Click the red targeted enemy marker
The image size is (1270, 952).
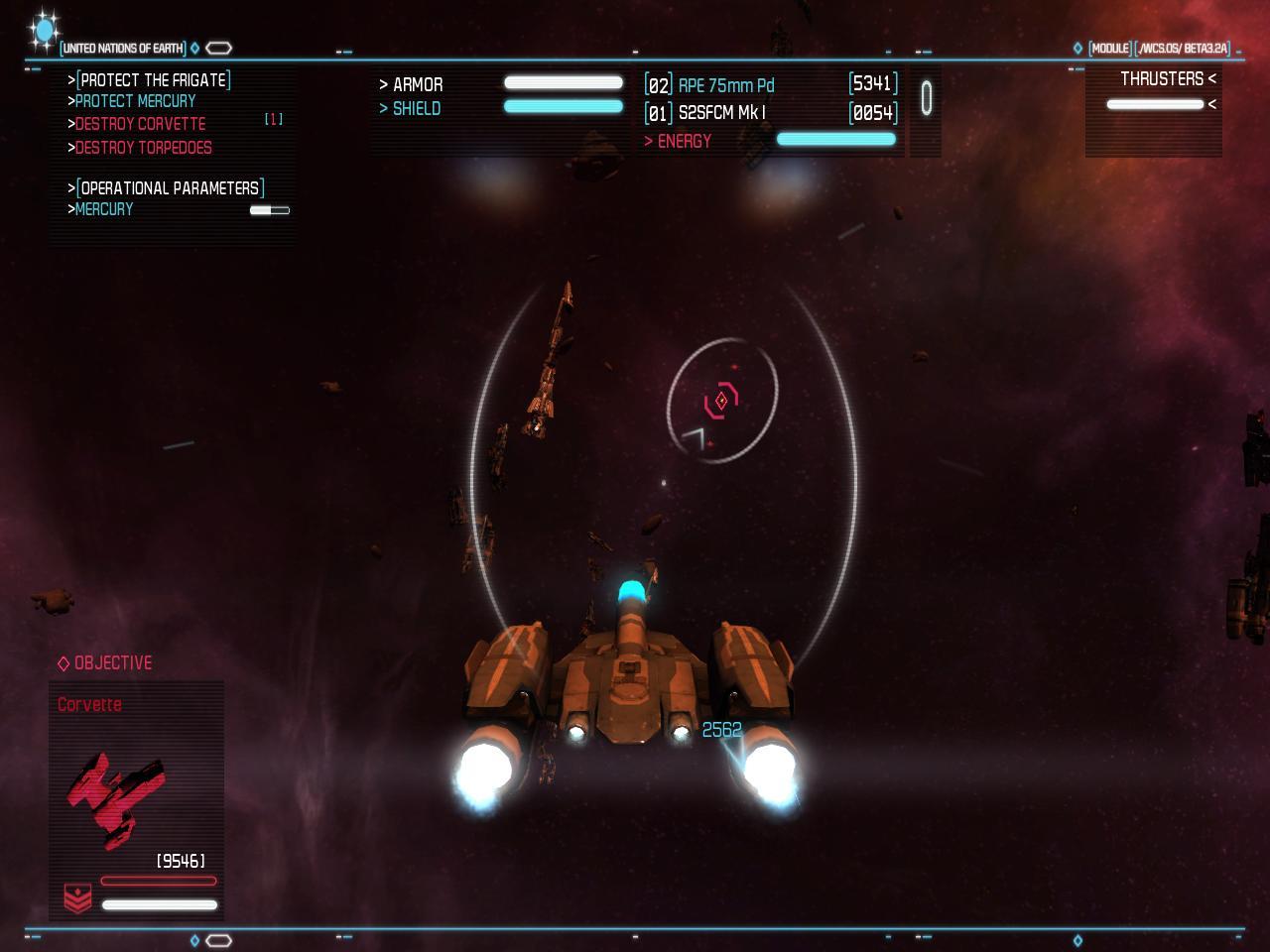[721, 401]
